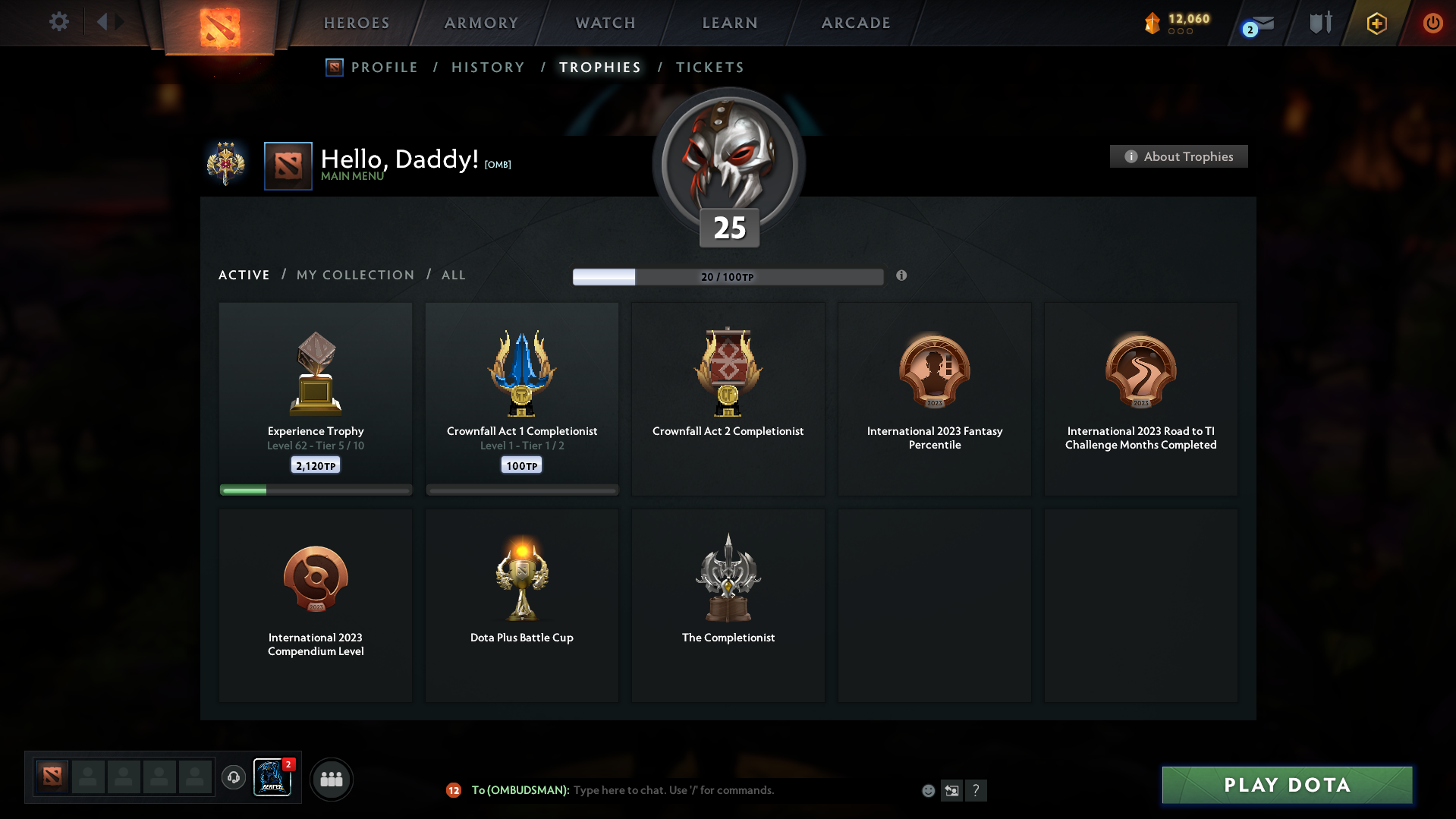This screenshot has width=1456, height=819.
Task: Open the friends list grid icon
Action: tap(331, 779)
